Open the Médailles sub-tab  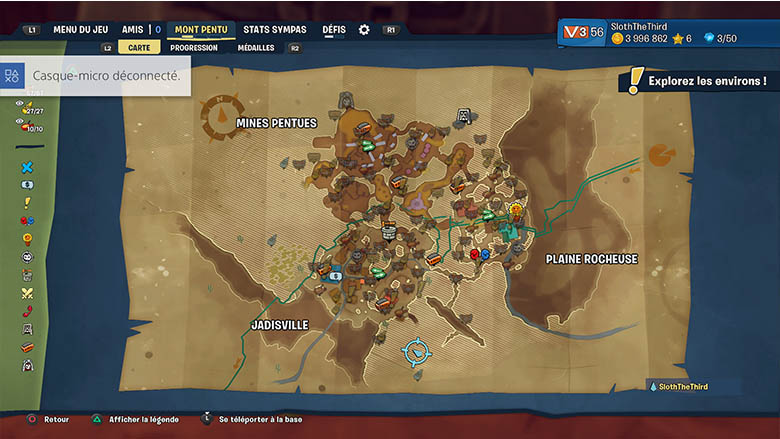256,47
